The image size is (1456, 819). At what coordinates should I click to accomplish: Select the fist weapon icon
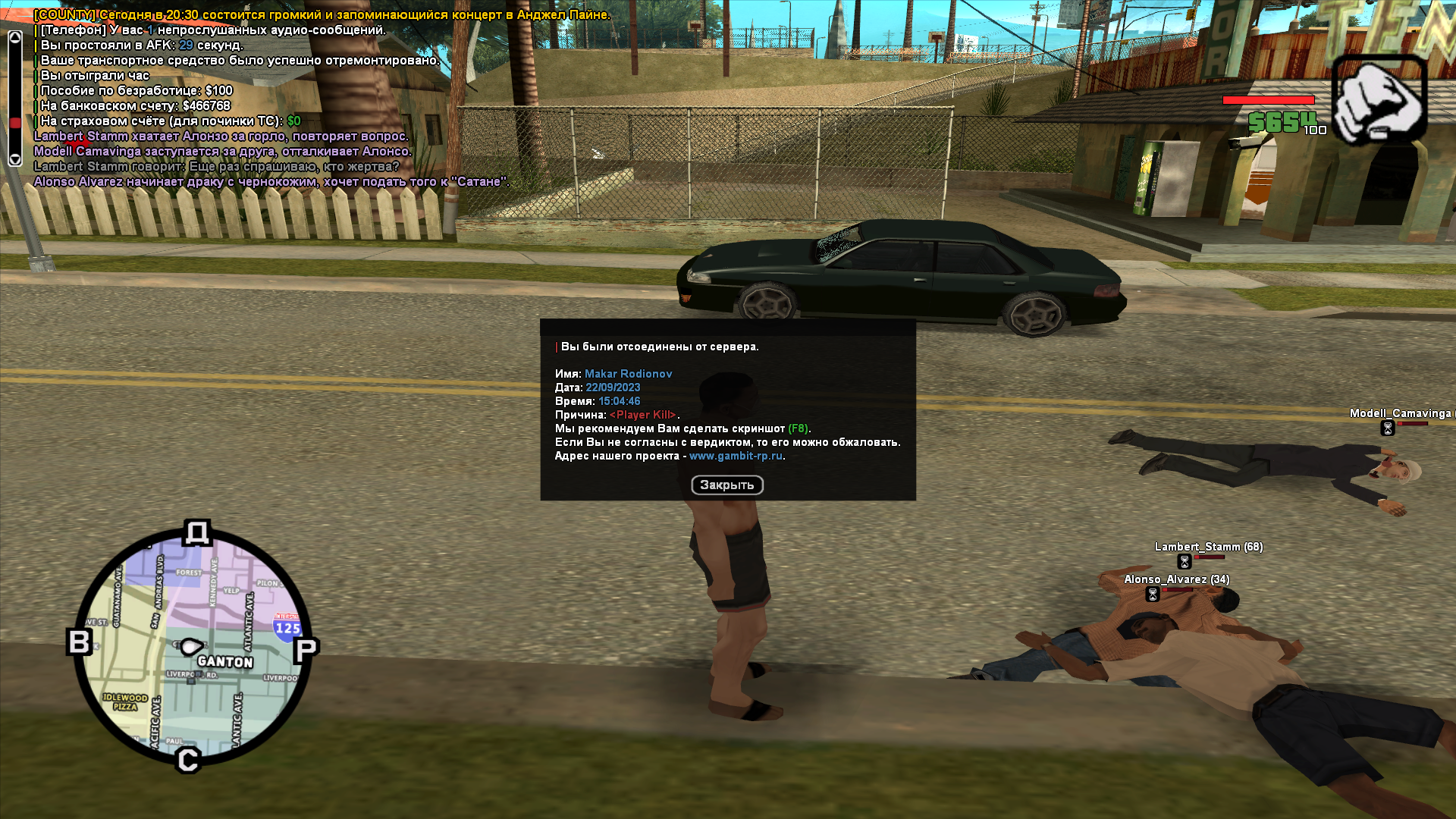1379,100
